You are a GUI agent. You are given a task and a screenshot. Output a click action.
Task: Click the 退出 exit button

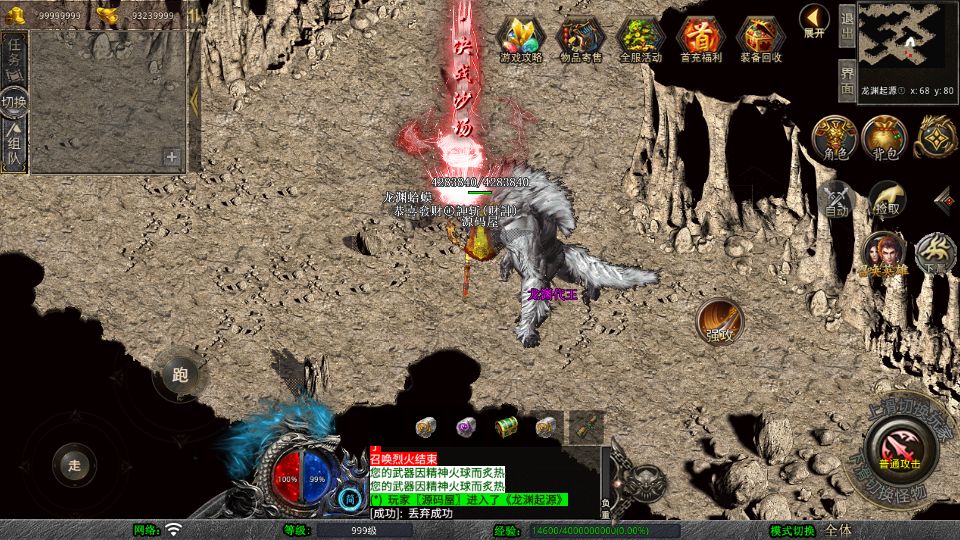(846, 26)
